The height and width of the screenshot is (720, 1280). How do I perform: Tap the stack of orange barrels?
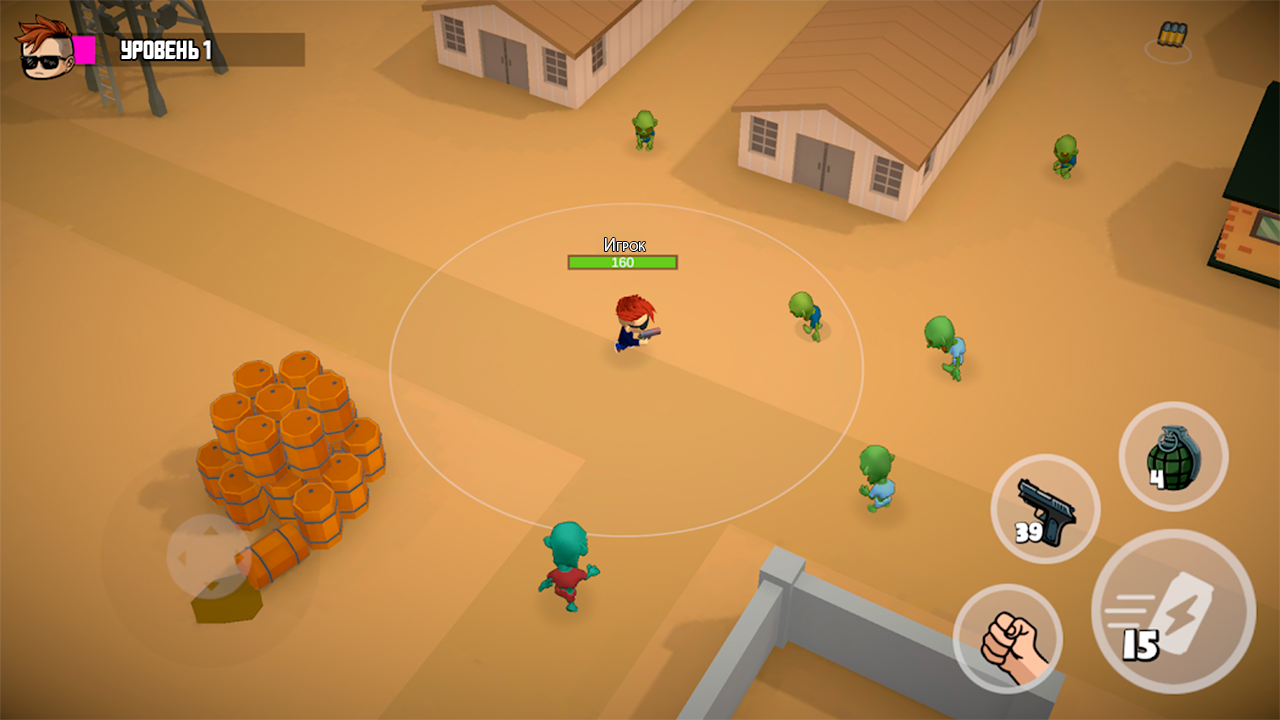295,450
